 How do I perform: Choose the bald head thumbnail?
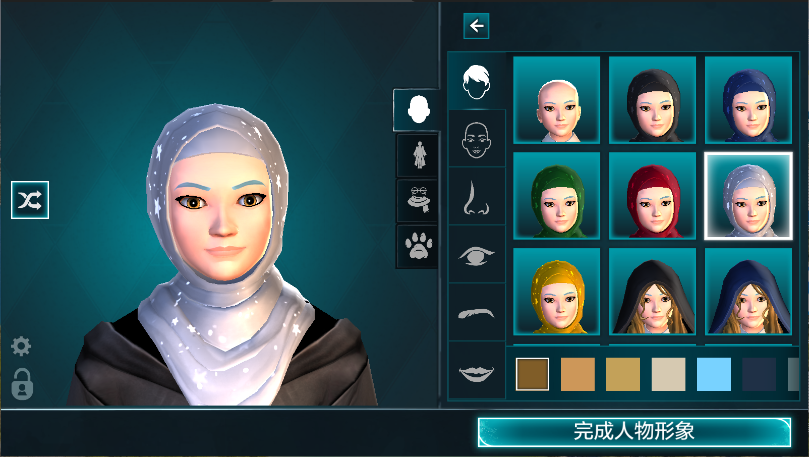(557, 99)
